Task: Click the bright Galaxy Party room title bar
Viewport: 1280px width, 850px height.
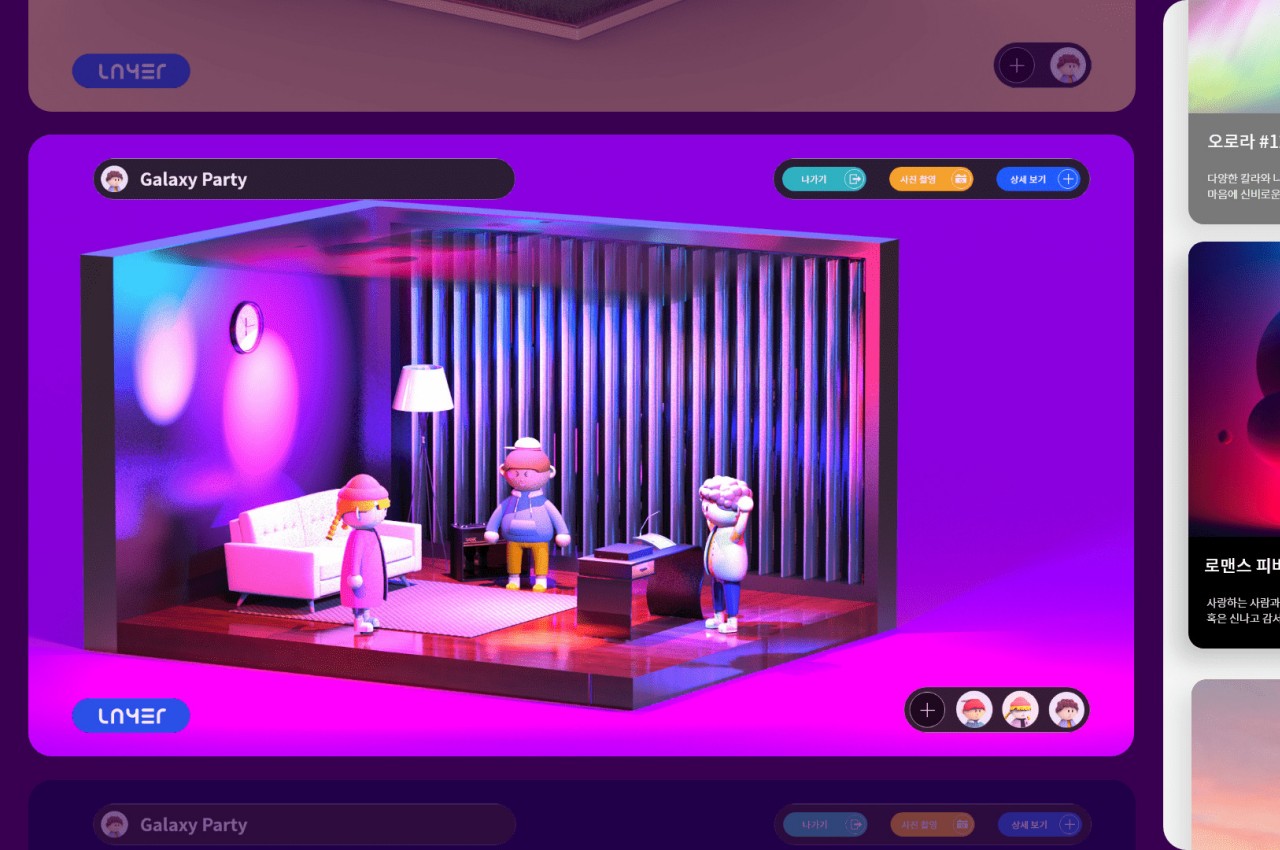Action: (x=304, y=179)
